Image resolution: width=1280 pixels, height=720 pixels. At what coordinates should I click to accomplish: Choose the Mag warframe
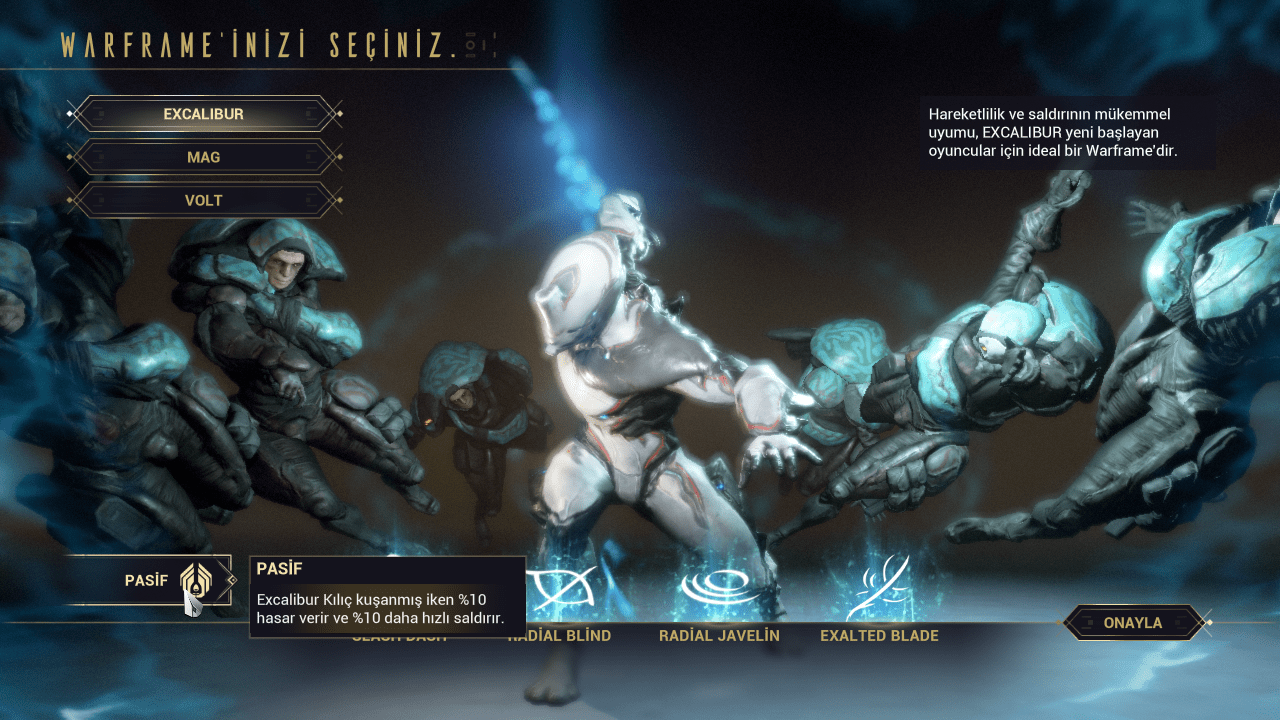pyautogui.click(x=204, y=157)
